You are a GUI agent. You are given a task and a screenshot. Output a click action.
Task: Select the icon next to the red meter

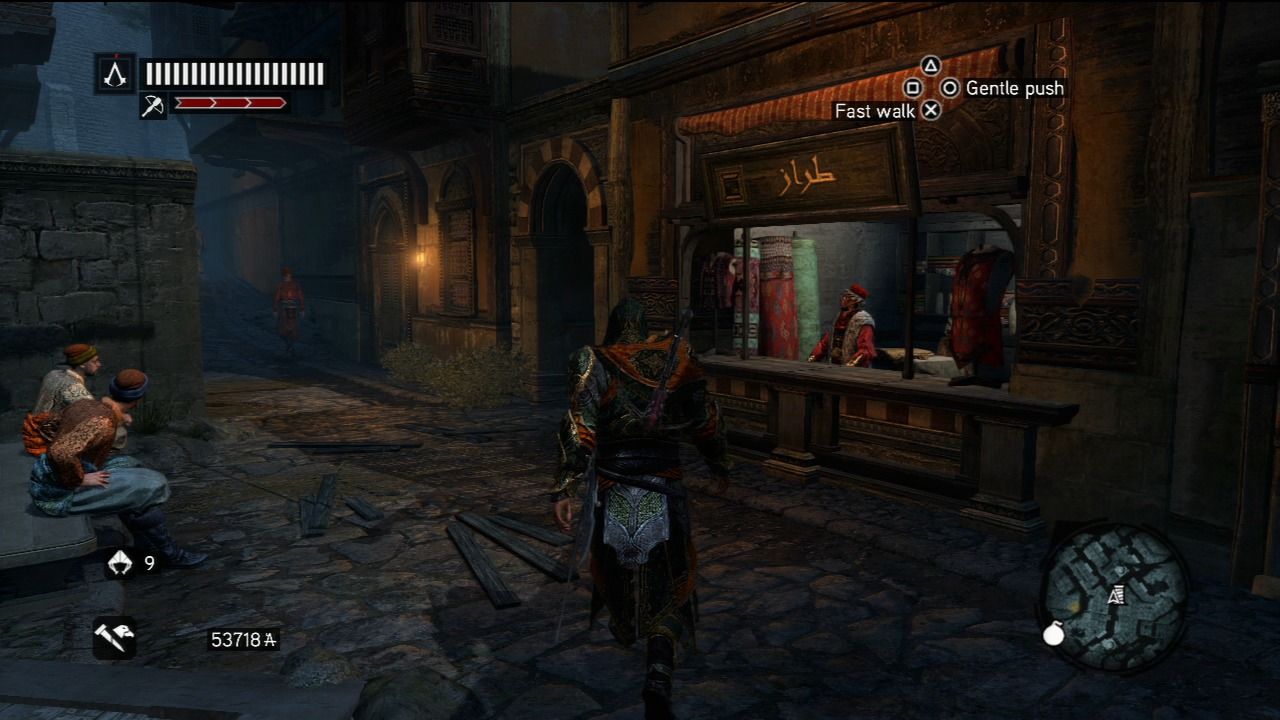[153, 105]
